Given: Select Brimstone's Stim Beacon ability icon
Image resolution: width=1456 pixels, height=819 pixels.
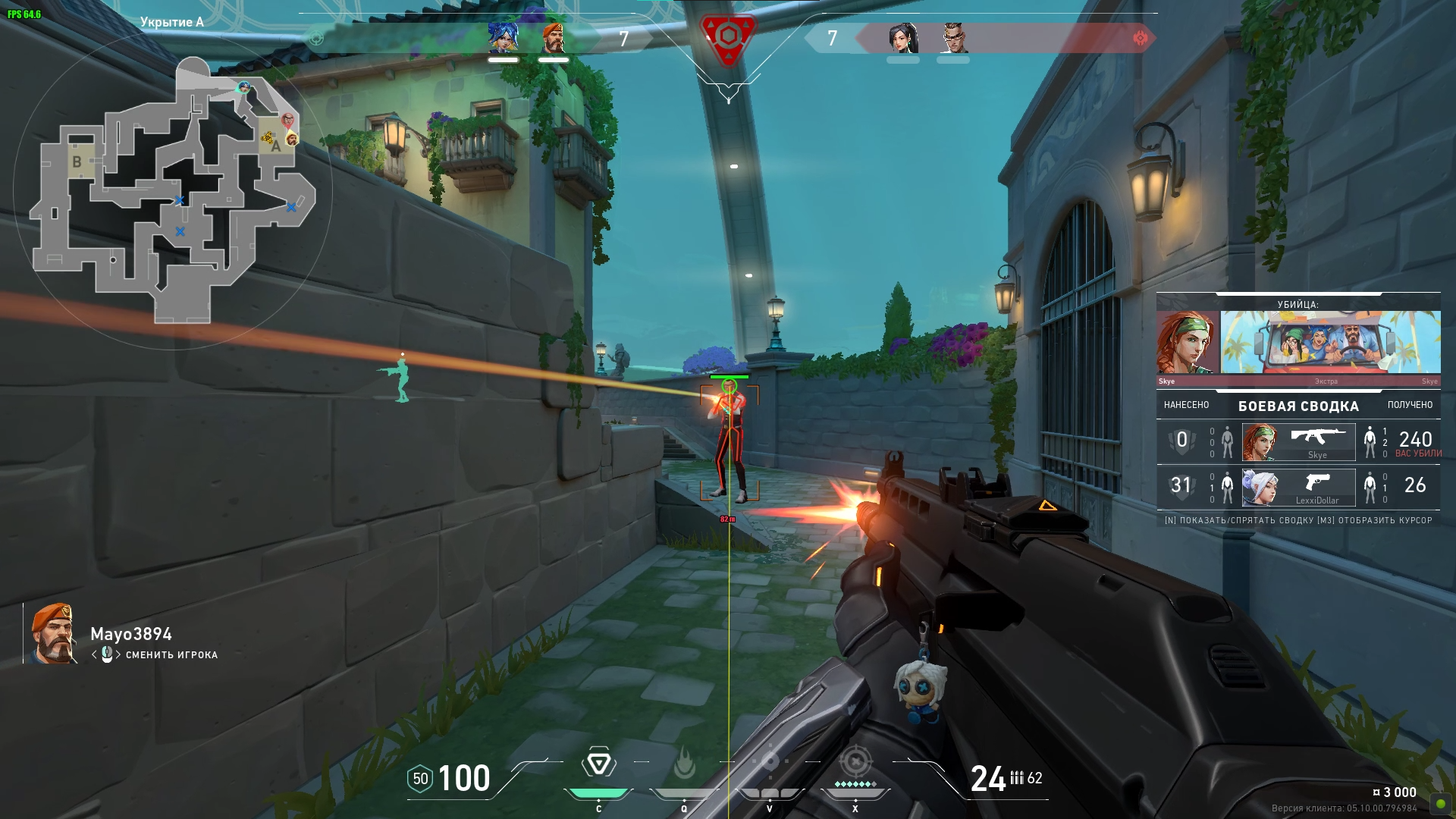Looking at the screenshot, I should 598,764.
